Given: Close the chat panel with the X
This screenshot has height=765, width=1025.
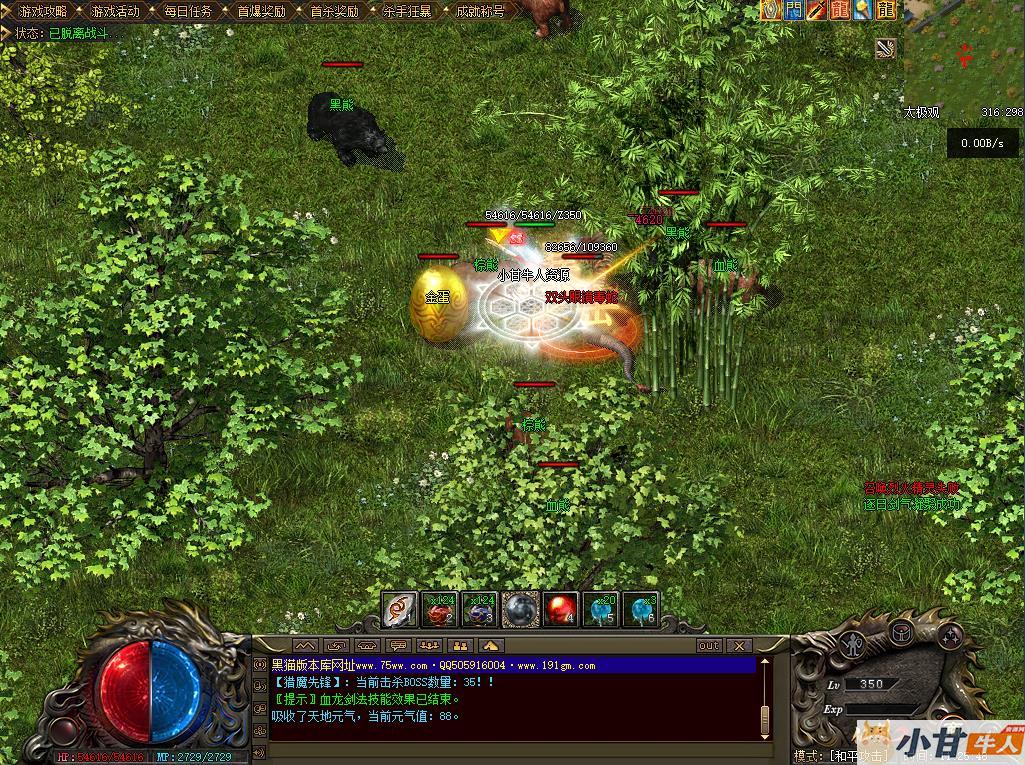Looking at the screenshot, I should click(739, 646).
